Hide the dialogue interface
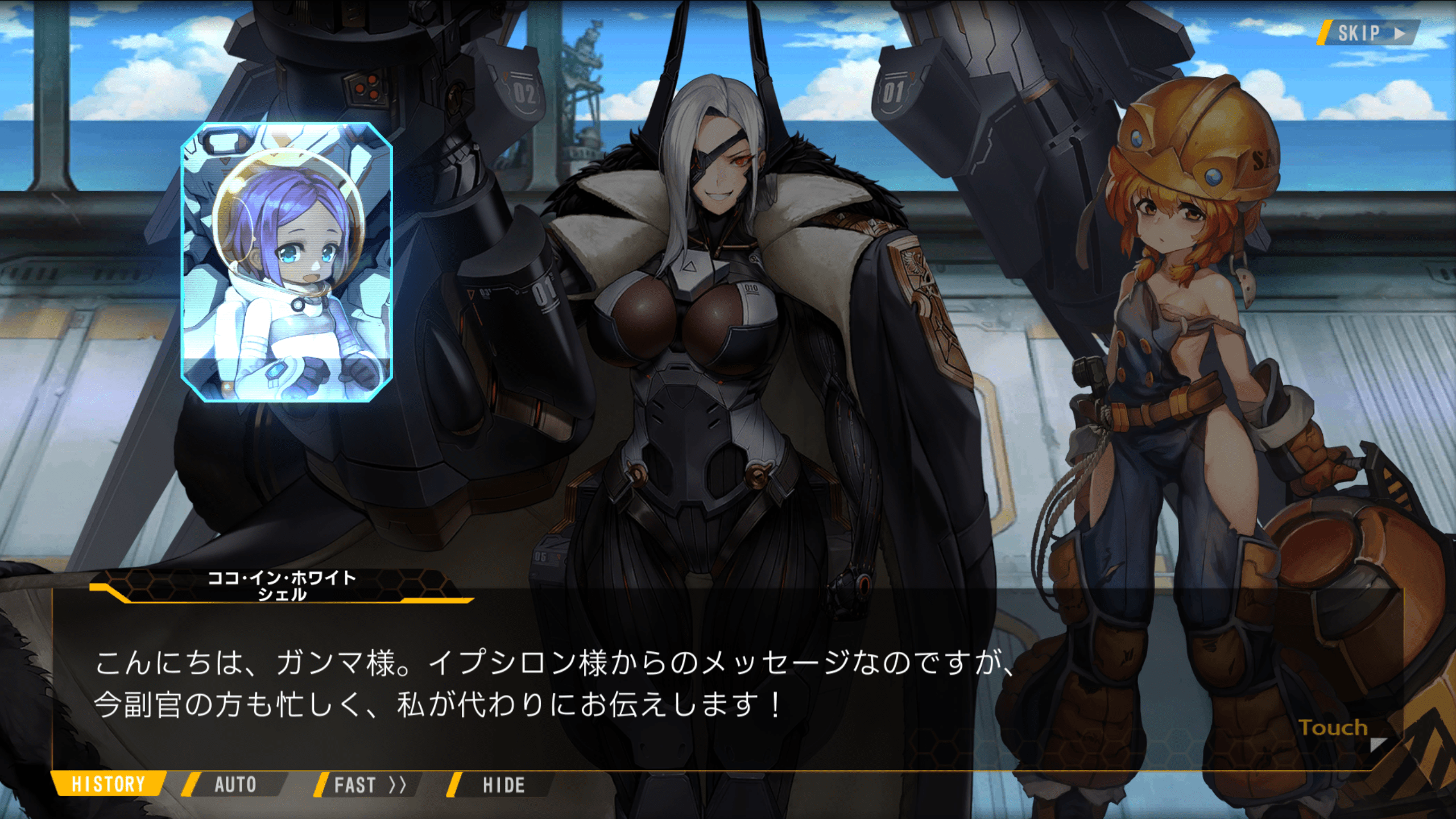Viewport: 1456px width, 819px height. [x=503, y=785]
